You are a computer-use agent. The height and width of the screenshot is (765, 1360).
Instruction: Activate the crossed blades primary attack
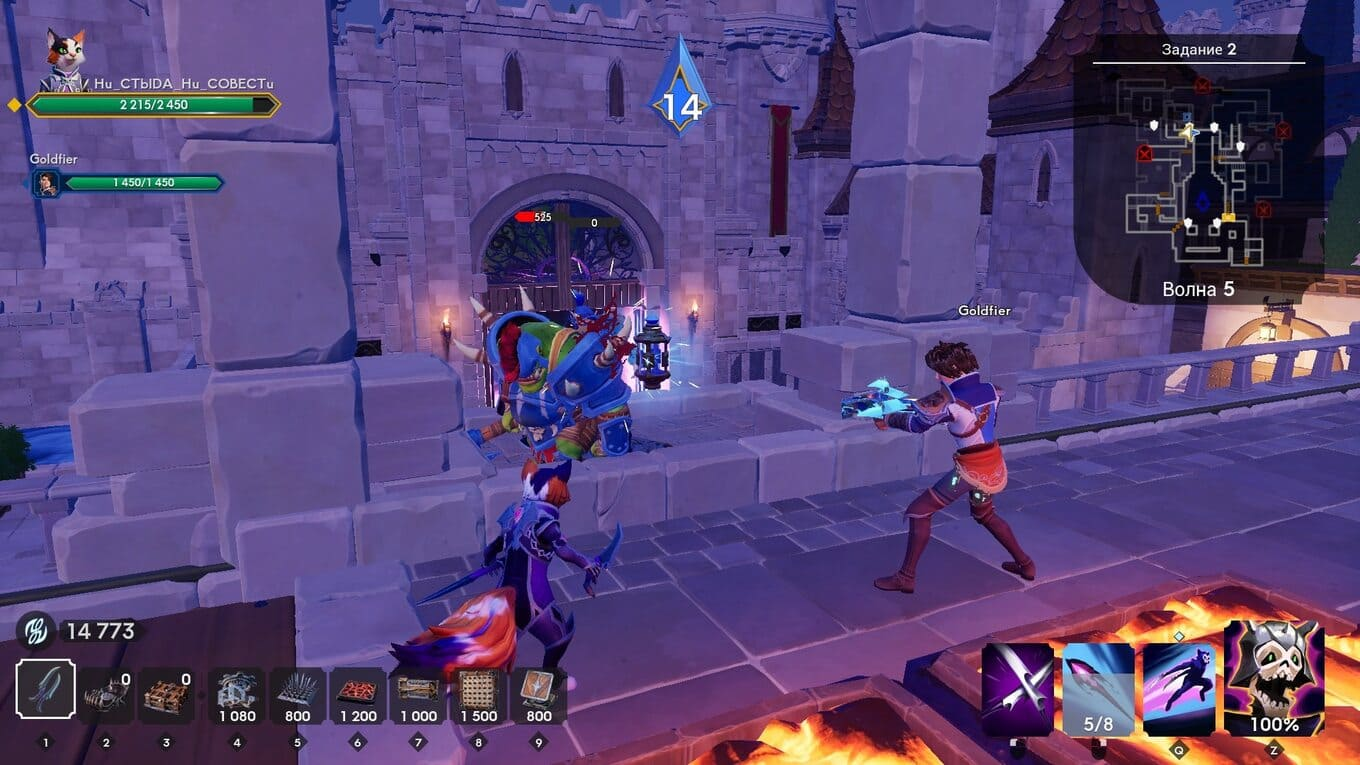[1017, 690]
